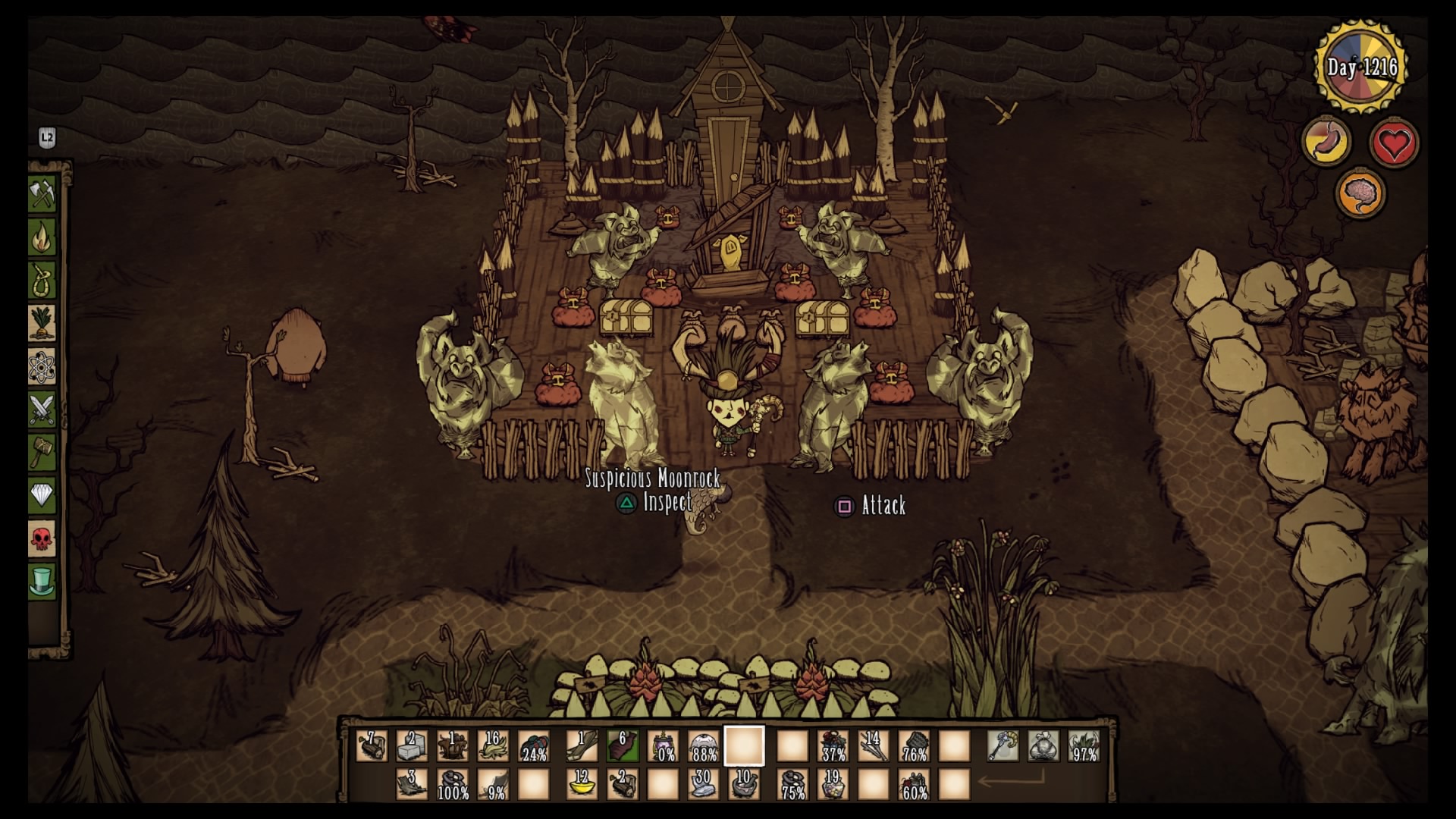Open the Fire crafting tab
This screenshot has height=819, width=1456.
coord(42,237)
